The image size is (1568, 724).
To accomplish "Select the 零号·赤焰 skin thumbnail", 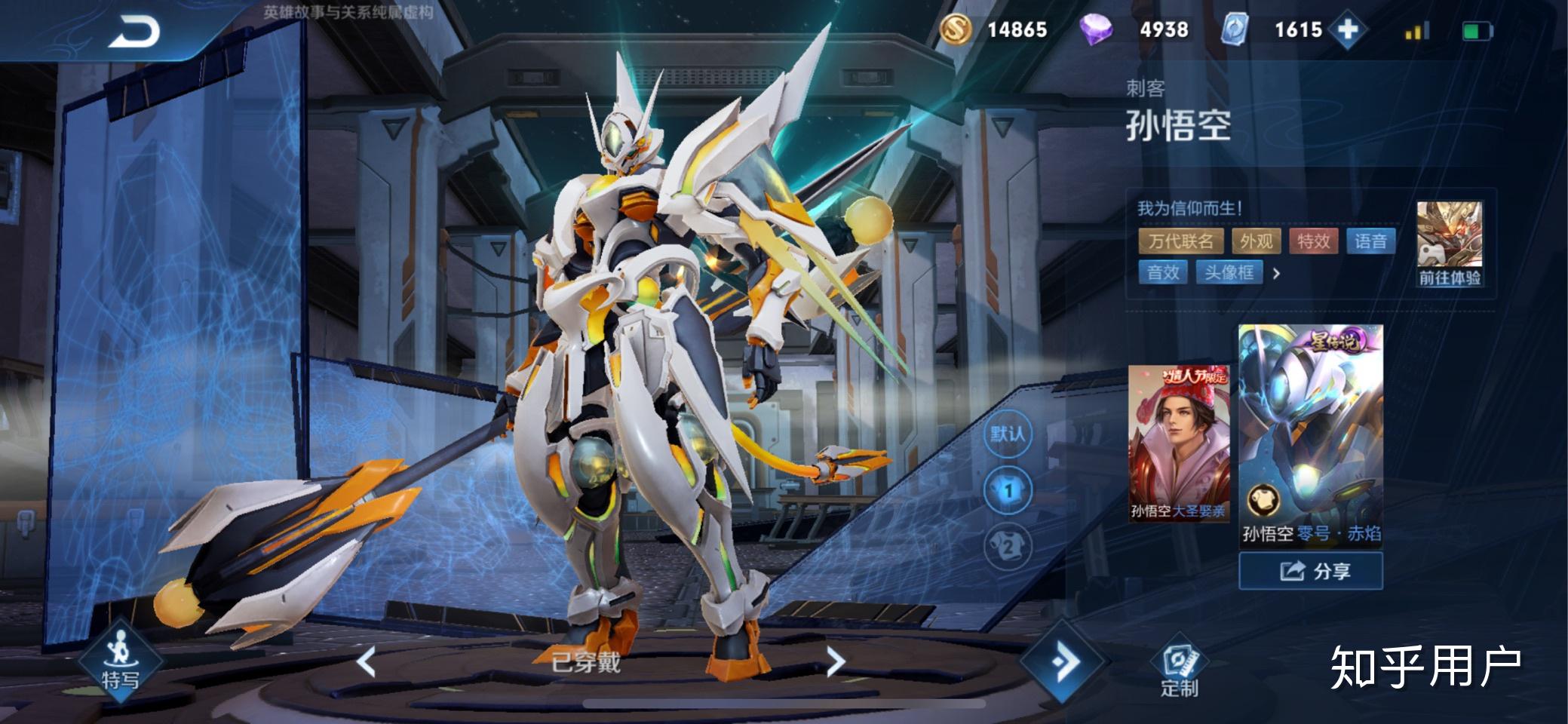I will (1311, 434).
